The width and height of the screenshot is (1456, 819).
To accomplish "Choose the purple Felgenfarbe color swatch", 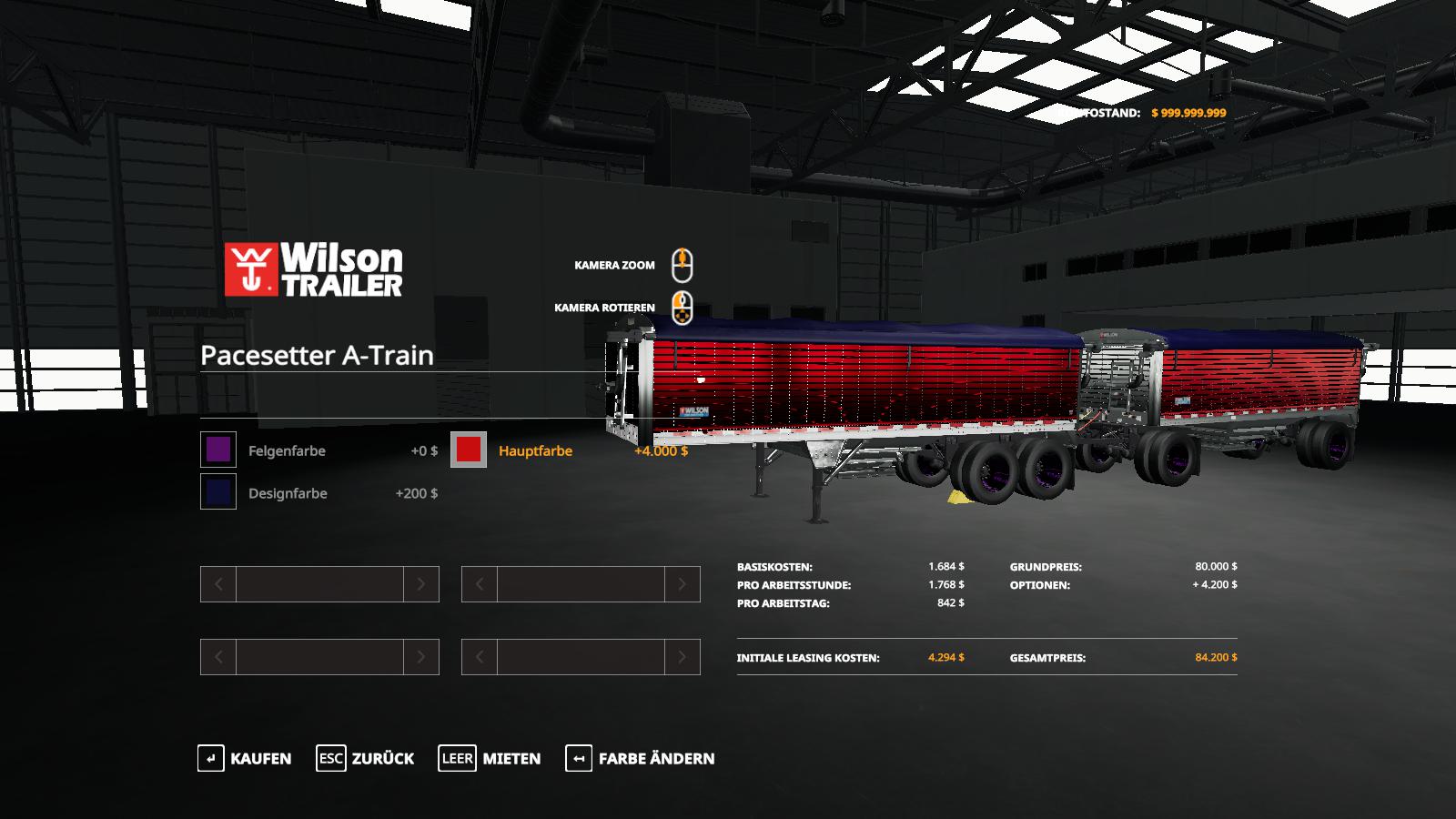I will 218,450.
